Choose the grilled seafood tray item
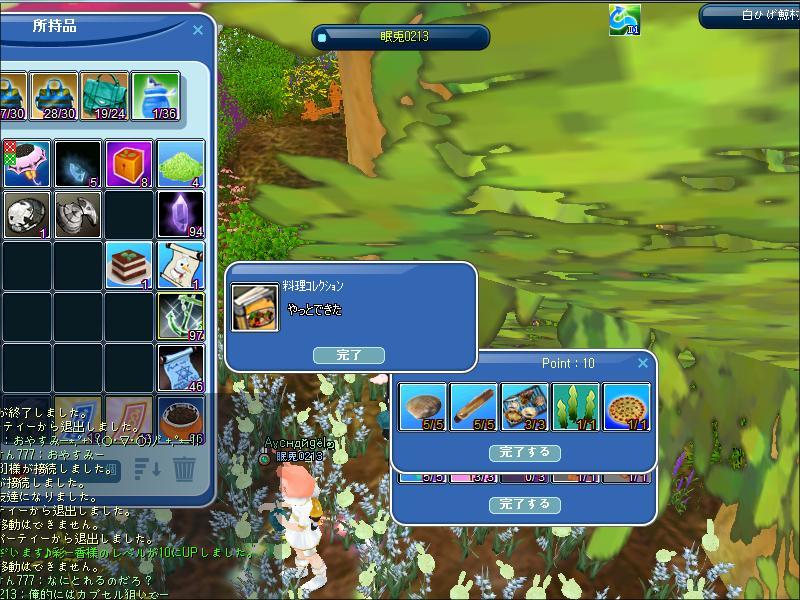800x600 pixels. (525, 407)
